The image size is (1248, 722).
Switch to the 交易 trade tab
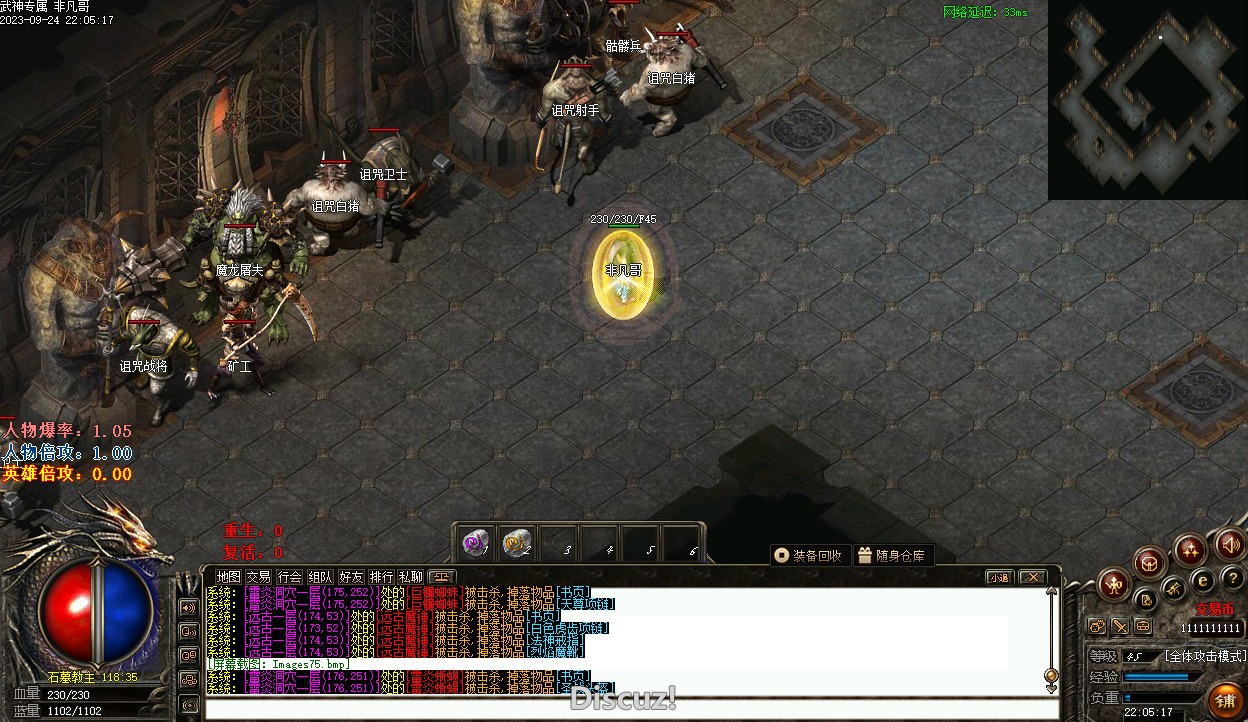pyautogui.click(x=259, y=577)
